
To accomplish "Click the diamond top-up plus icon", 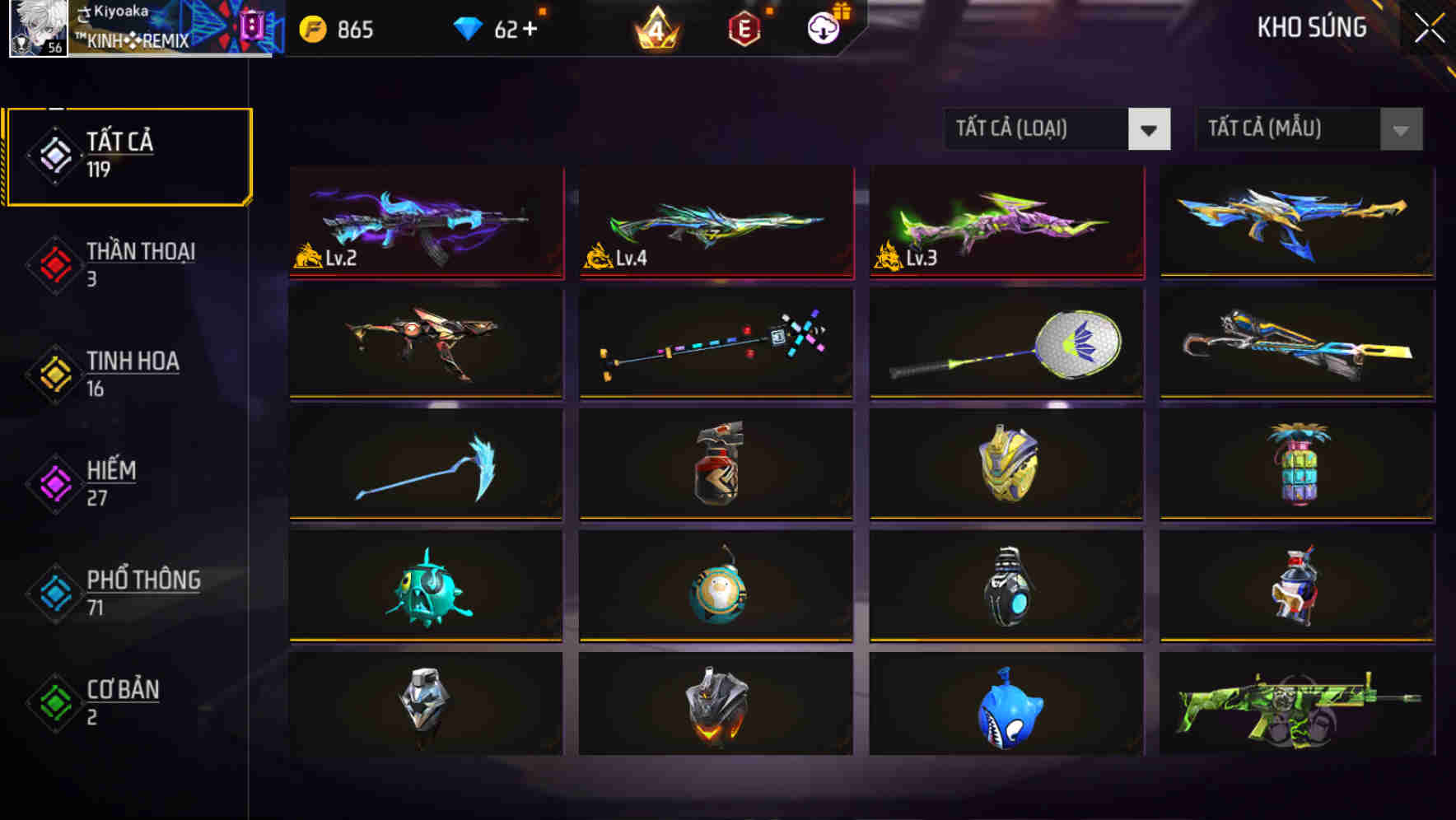I will tap(528, 29).
